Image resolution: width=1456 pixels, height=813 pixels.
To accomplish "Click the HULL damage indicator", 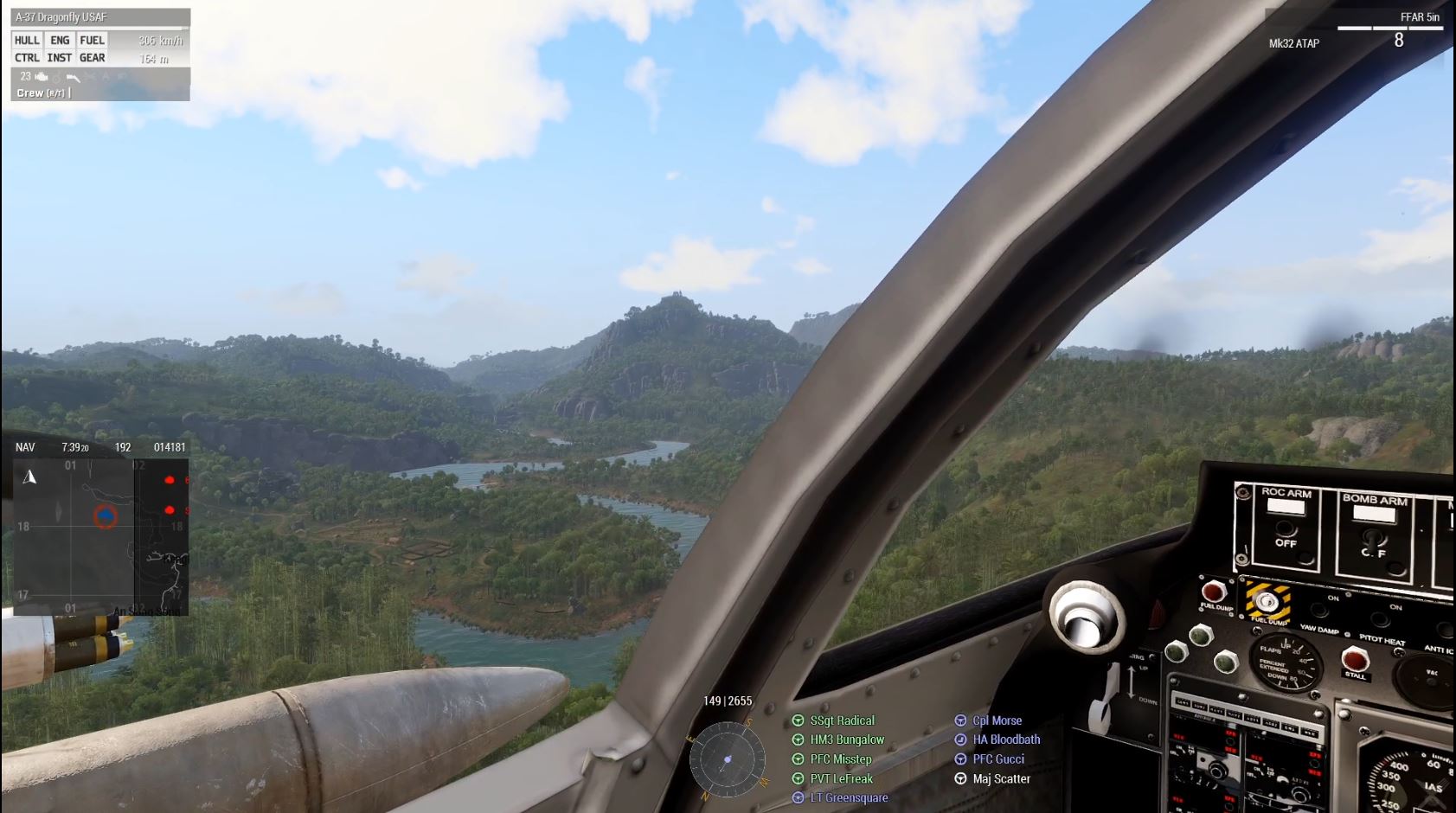I will pos(27,40).
